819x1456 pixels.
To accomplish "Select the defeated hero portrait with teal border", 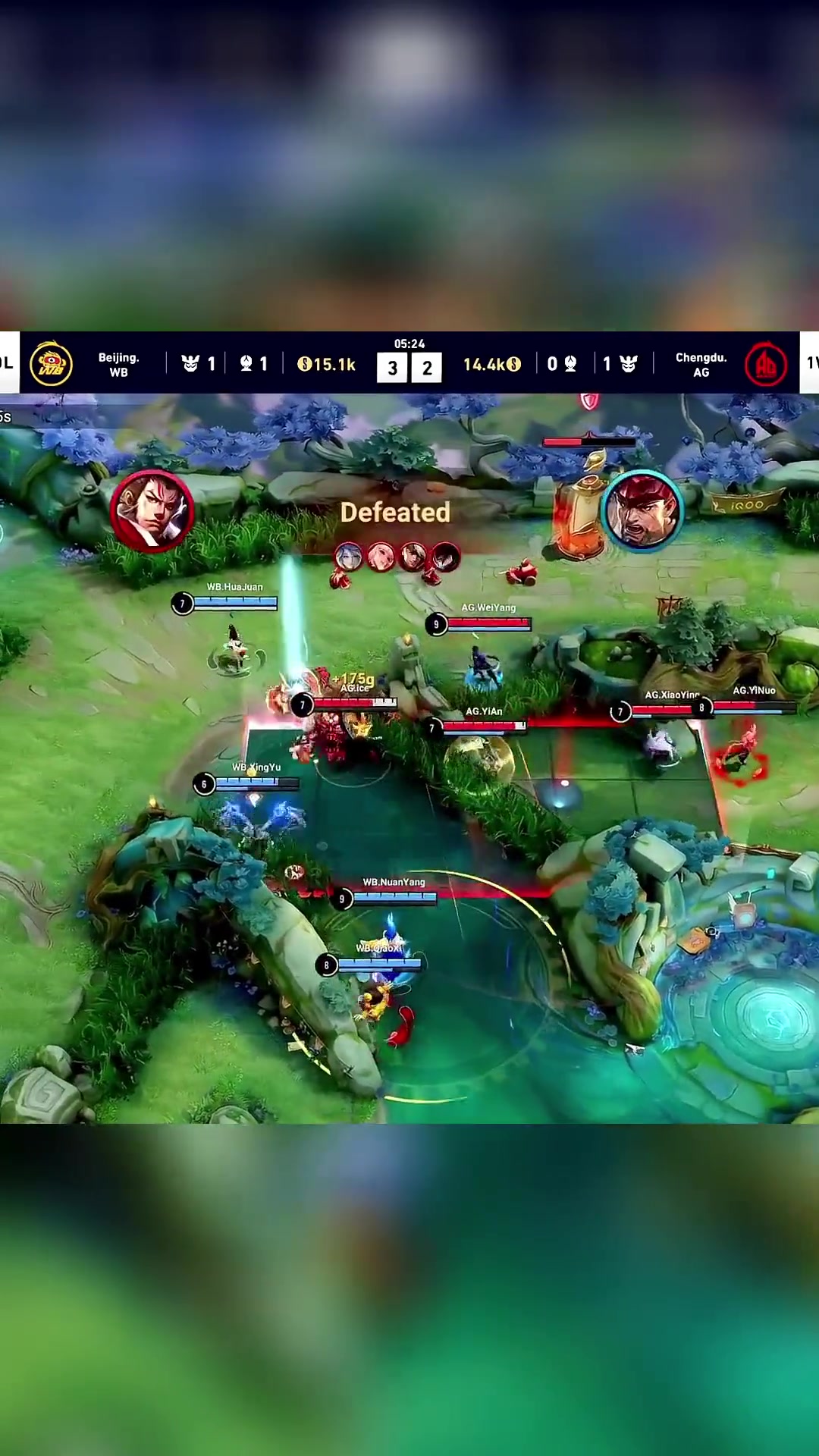I will click(x=642, y=510).
